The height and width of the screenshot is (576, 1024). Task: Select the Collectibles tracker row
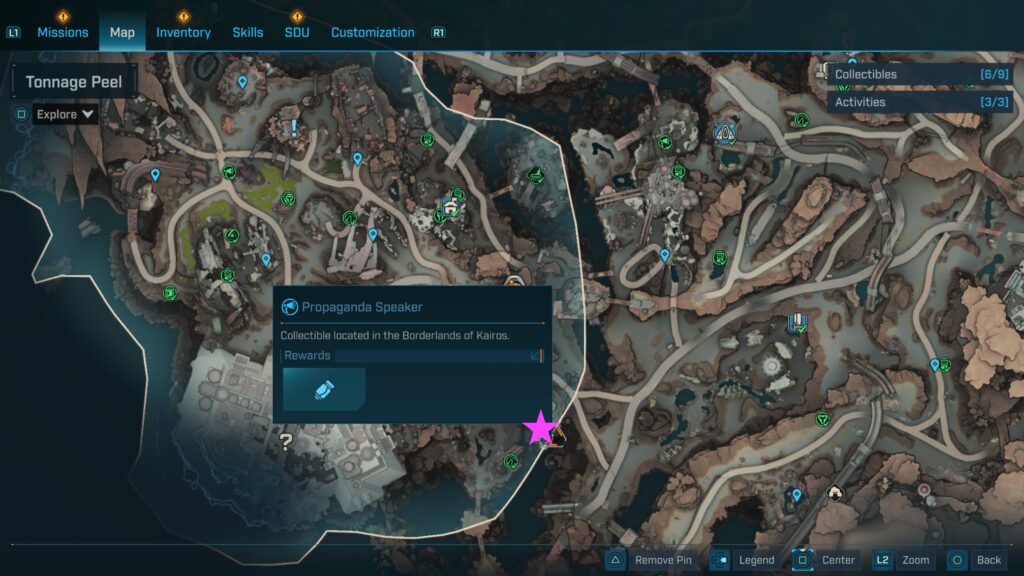coord(905,74)
